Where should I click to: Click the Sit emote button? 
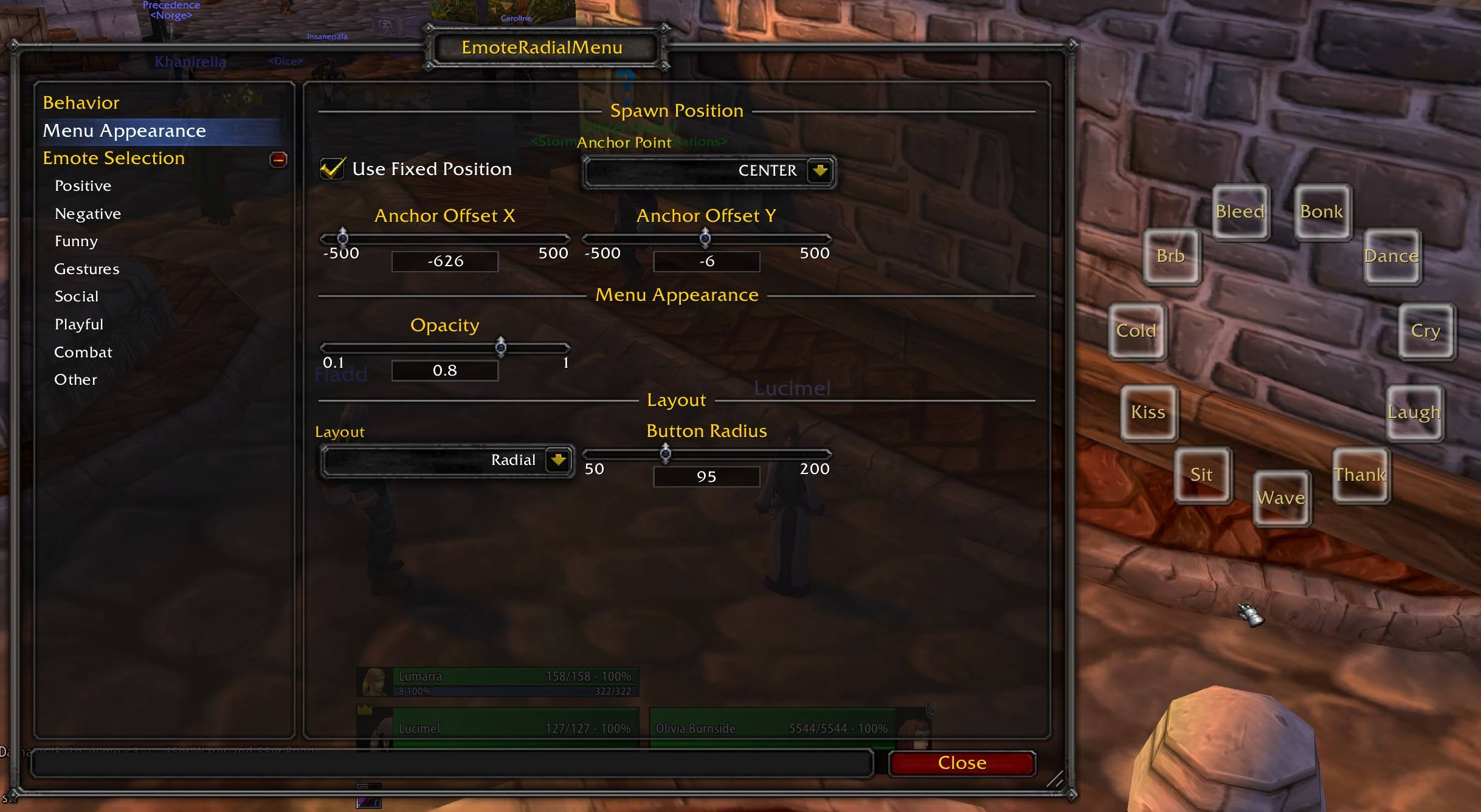tap(1201, 475)
